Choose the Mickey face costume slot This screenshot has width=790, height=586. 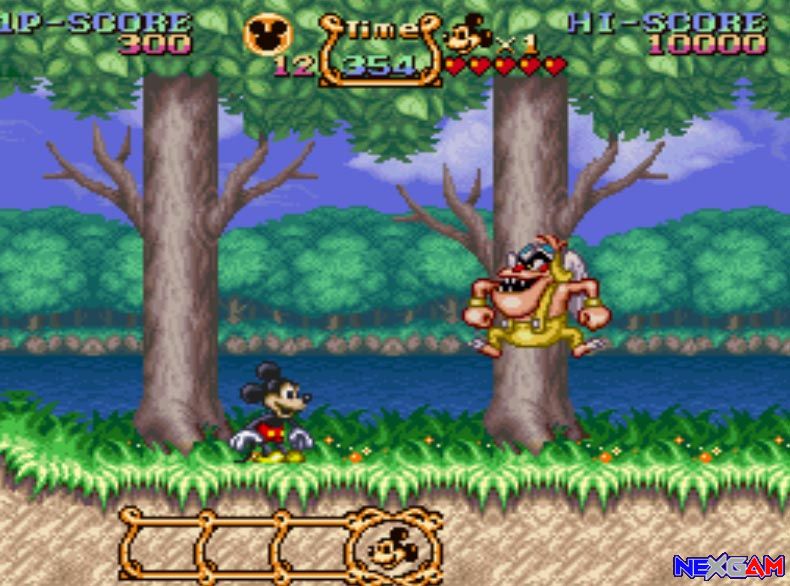click(x=394, y=546)
